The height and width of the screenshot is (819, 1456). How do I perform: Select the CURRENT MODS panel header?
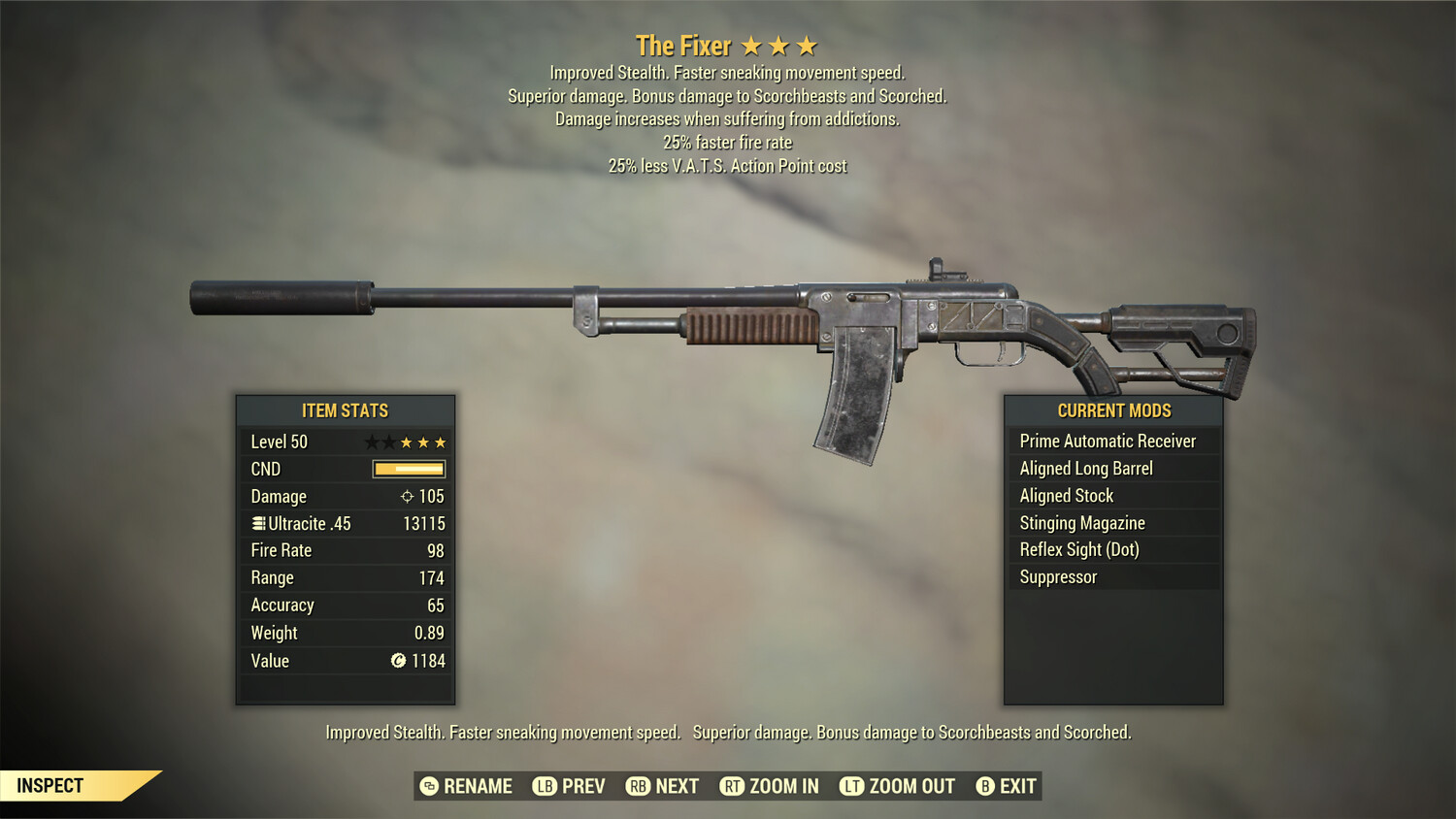[1113, 410]
